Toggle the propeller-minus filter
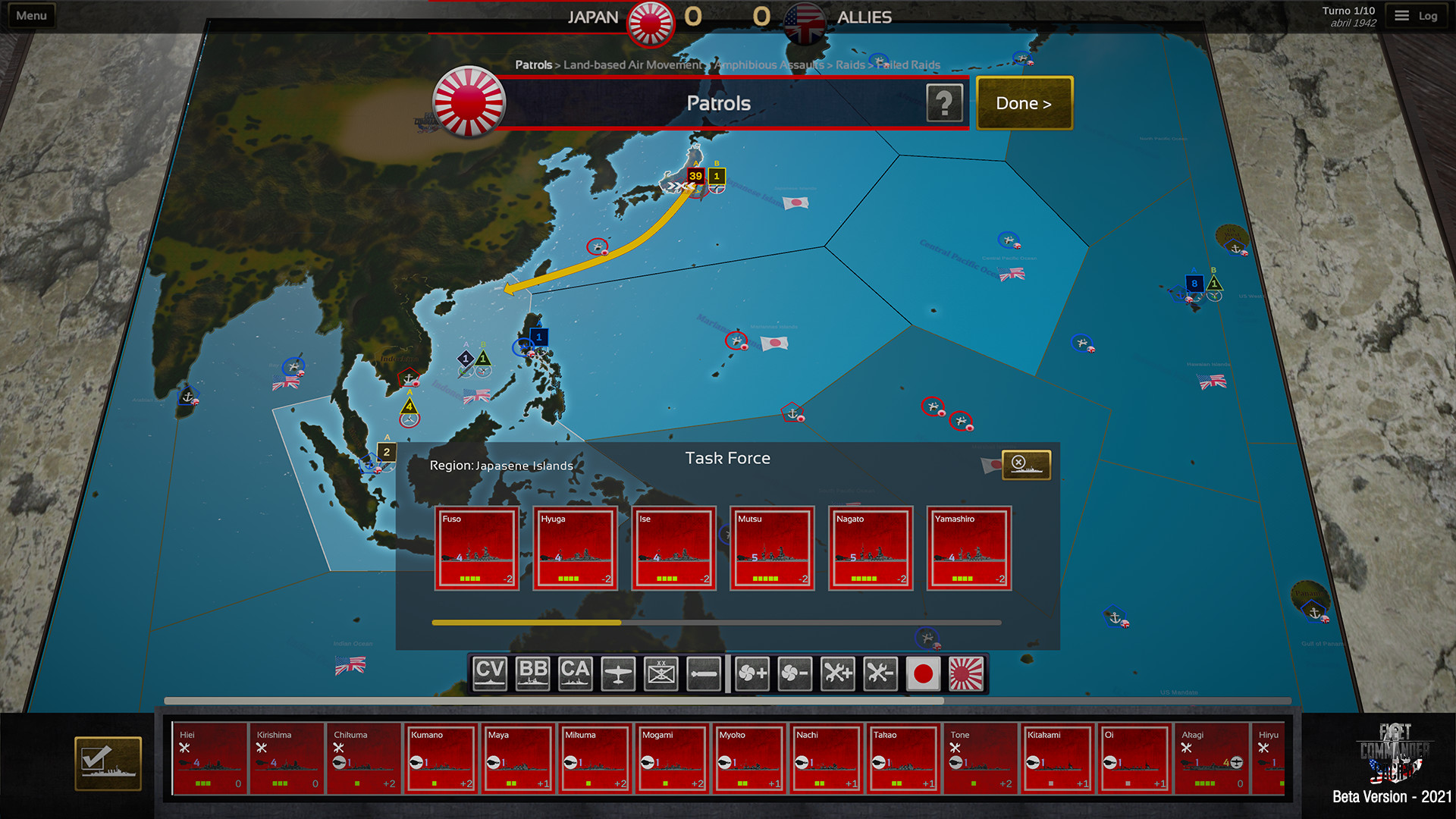Image resolution: width=1456 pixels, height=819 pixels. tap(794, 673)
